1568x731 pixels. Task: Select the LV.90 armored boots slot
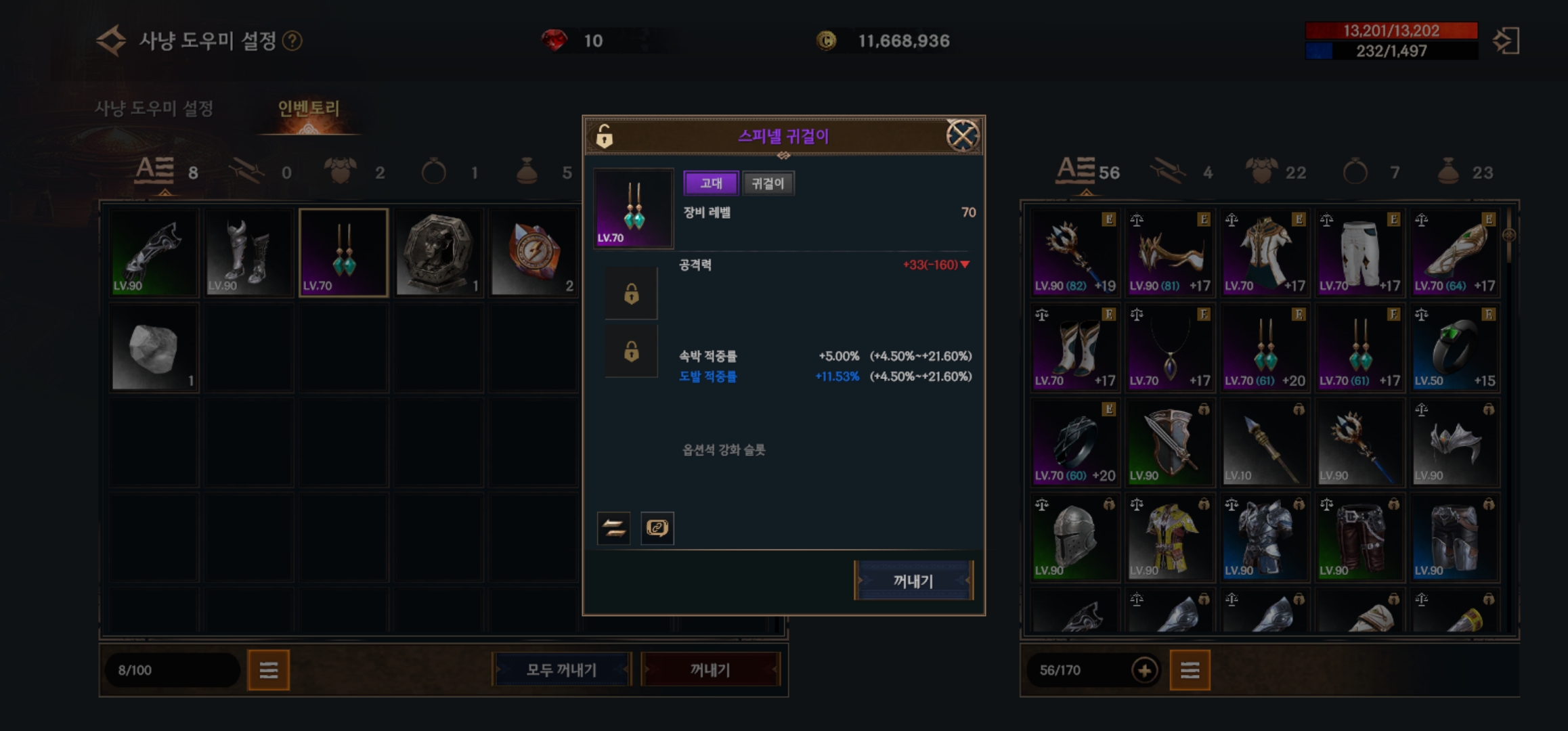click(248, 252)
